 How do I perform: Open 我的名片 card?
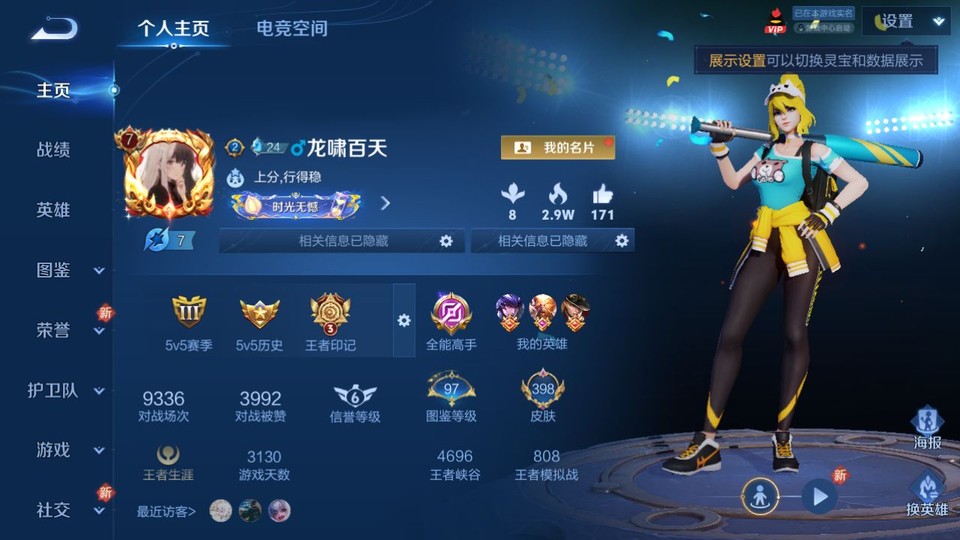pyautogui.click(x=557, y=147)
